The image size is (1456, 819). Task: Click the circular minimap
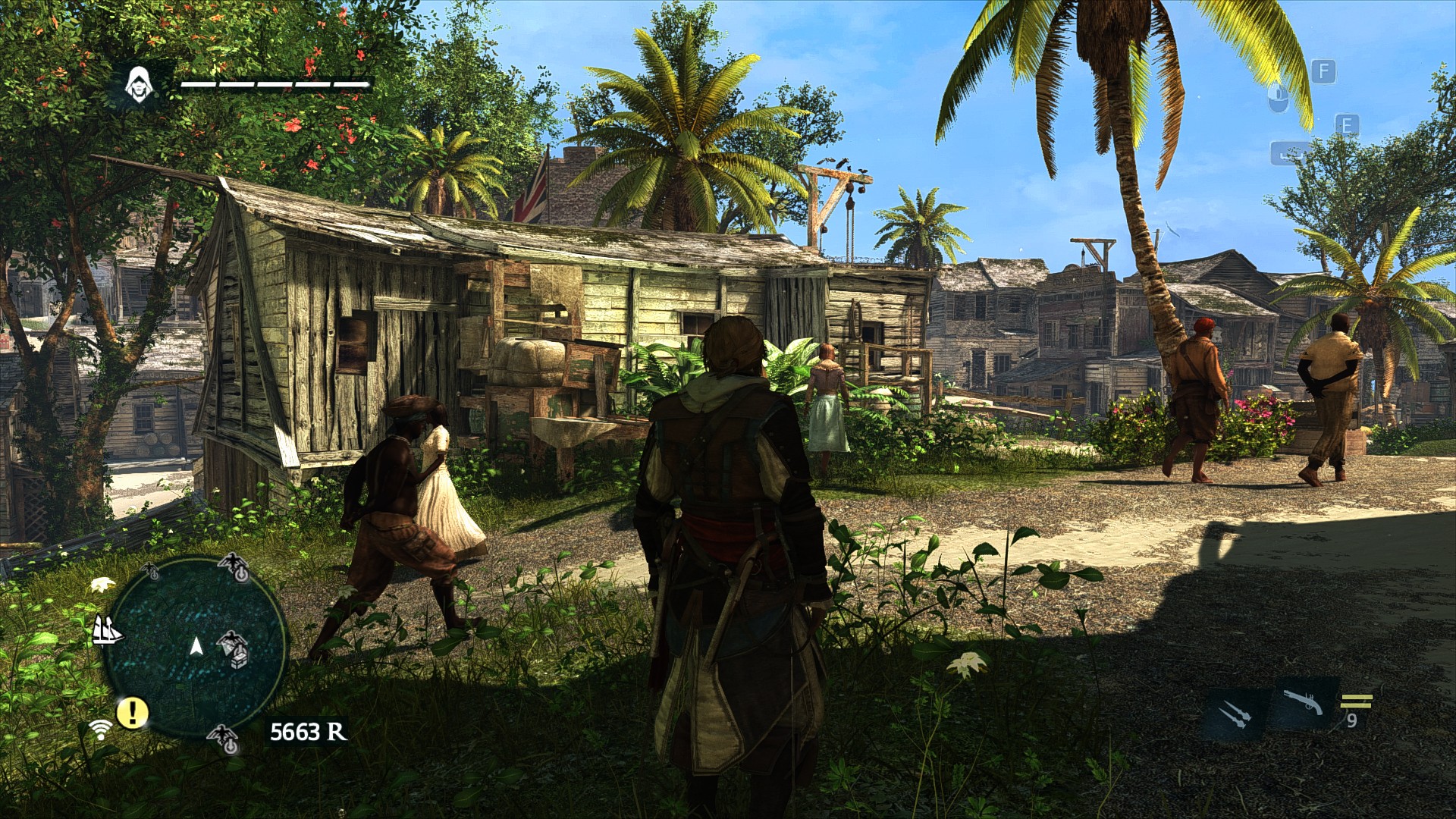click(196, 647)
